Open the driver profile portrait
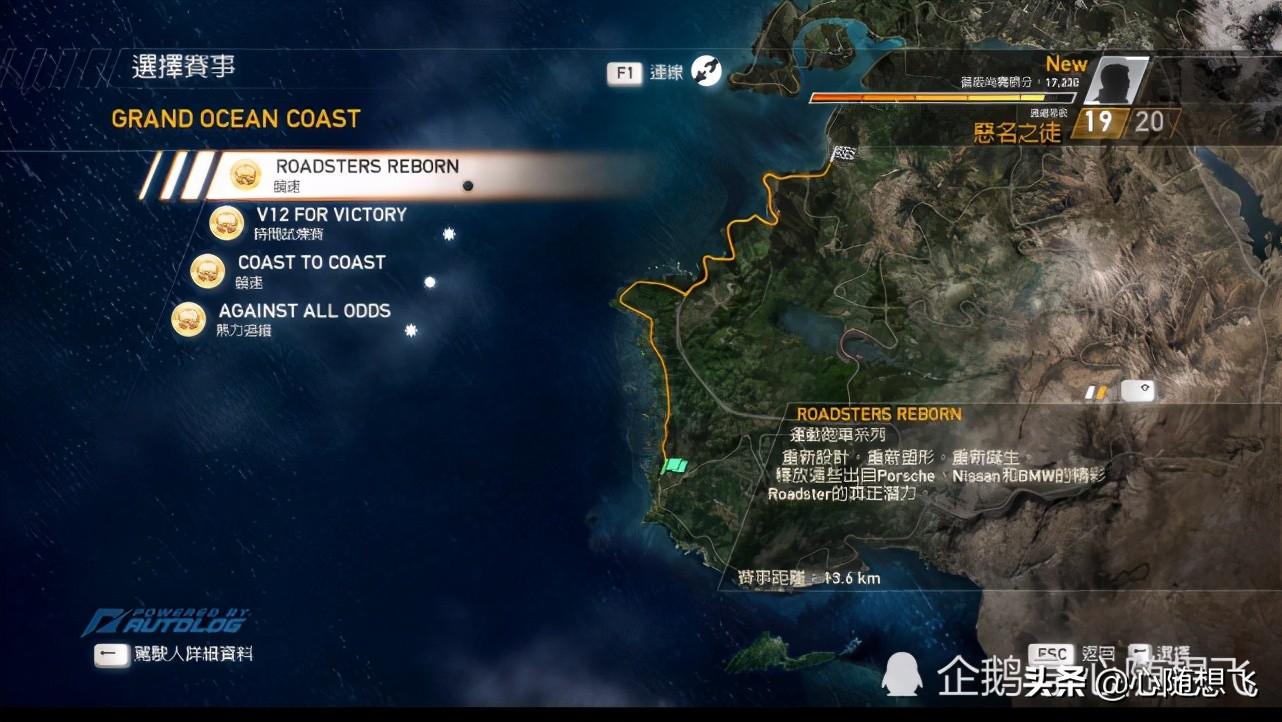This screenshot has height=722, width=1282. point(1114,81)
